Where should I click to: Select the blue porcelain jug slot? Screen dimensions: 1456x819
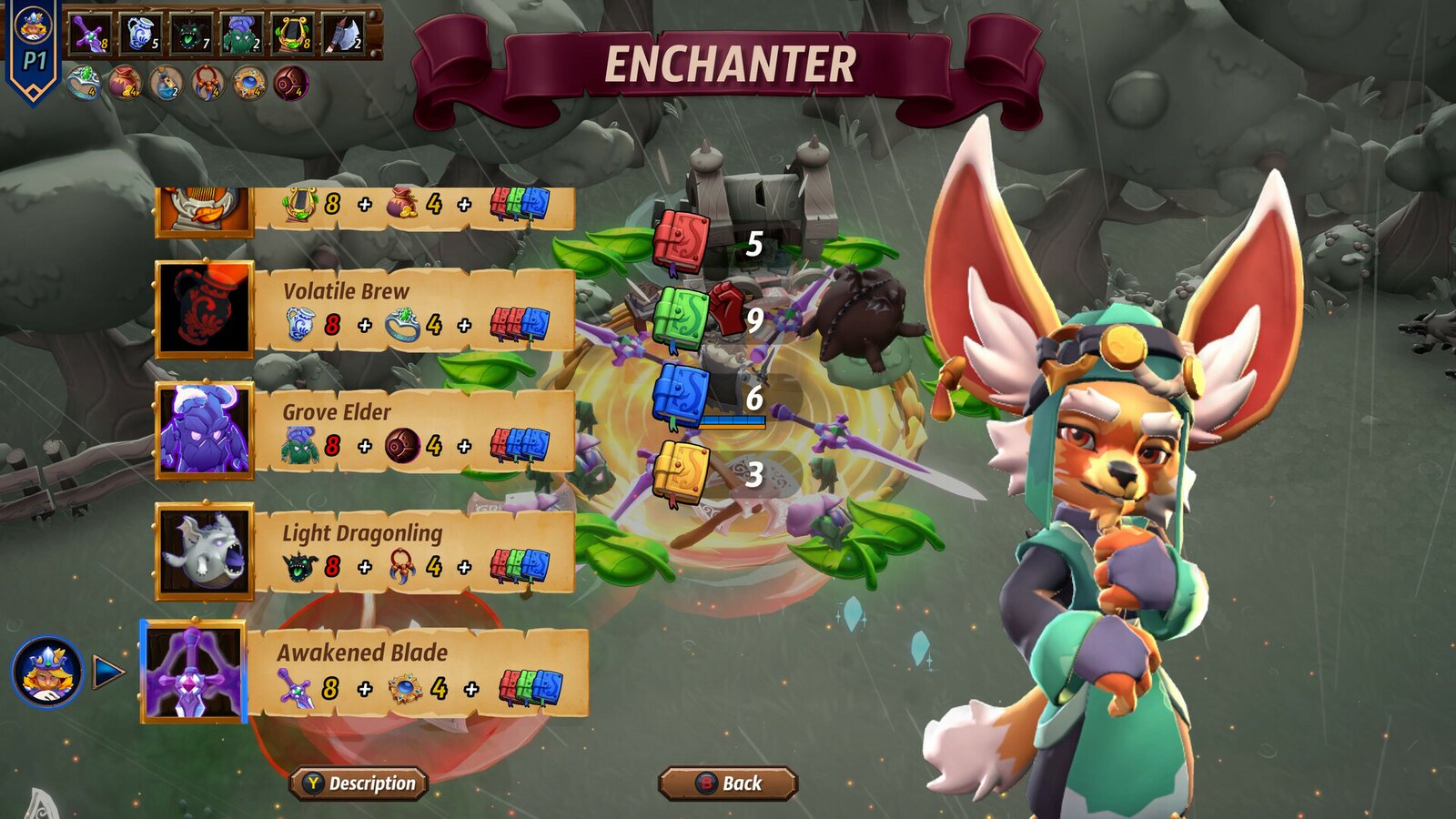tap(141, 34)
